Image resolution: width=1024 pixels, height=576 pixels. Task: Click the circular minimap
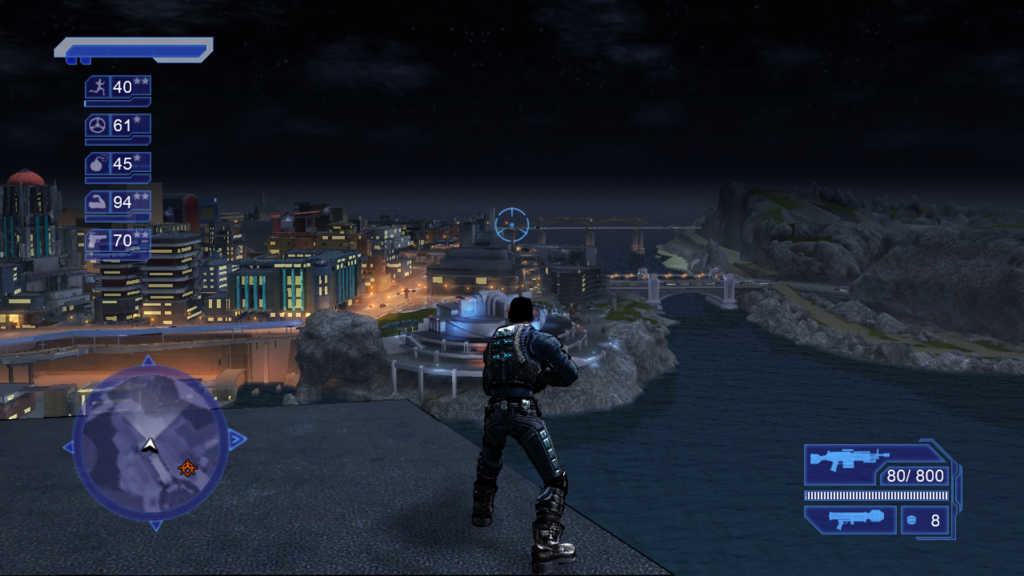tap(150, 442)
